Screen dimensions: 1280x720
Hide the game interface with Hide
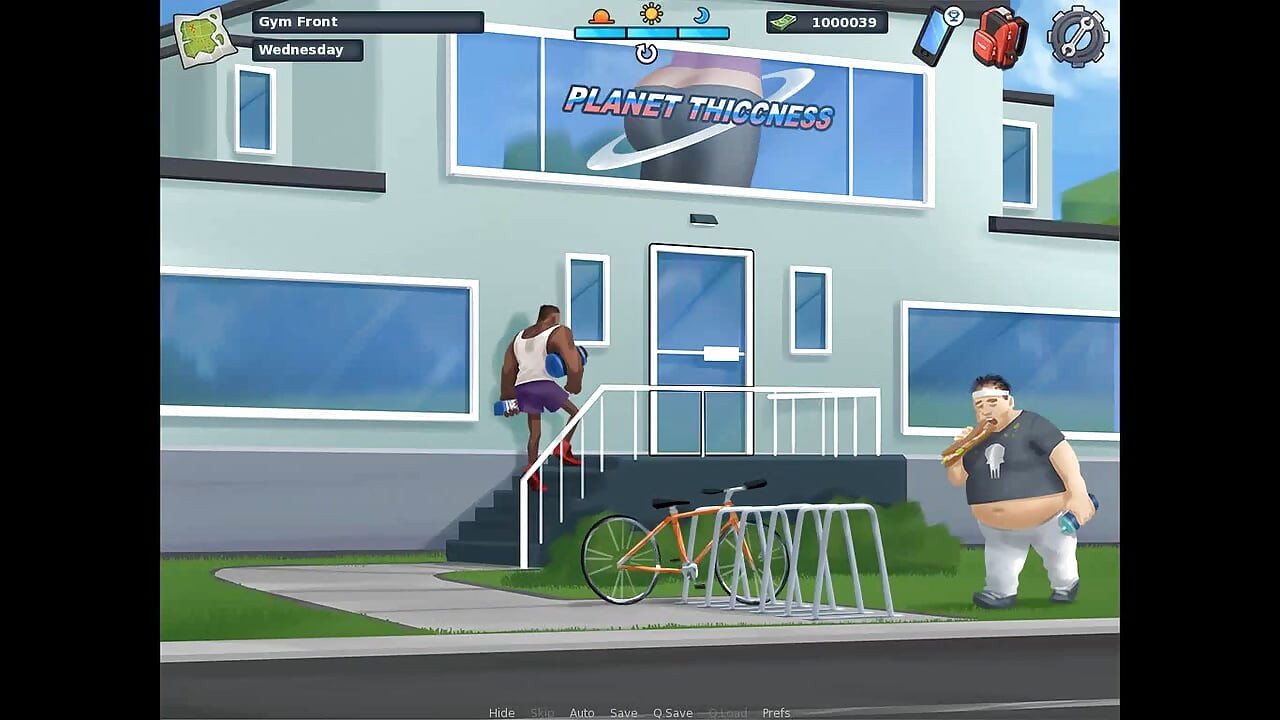pos(501,712)
